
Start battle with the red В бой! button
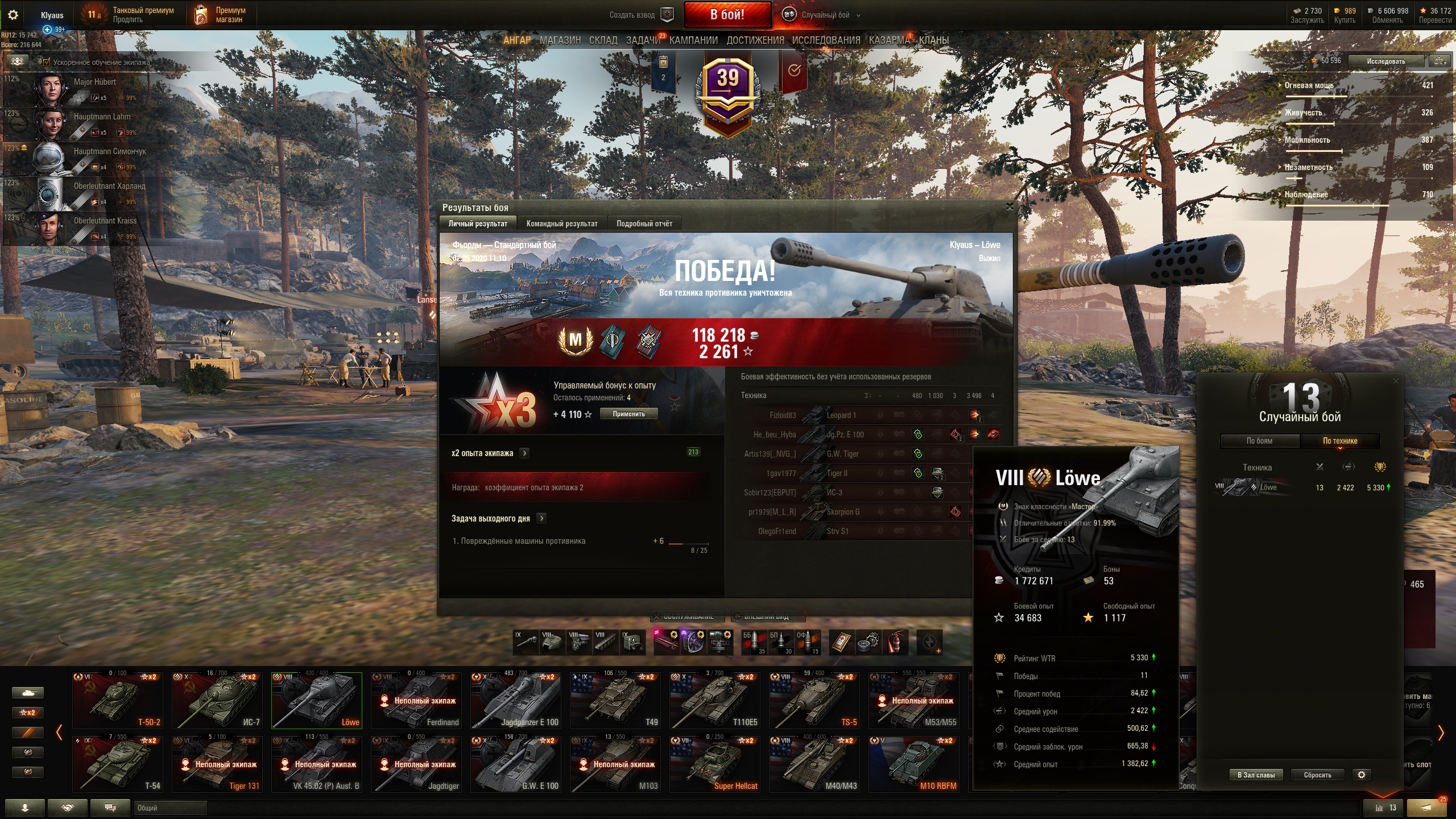[727, 15]
